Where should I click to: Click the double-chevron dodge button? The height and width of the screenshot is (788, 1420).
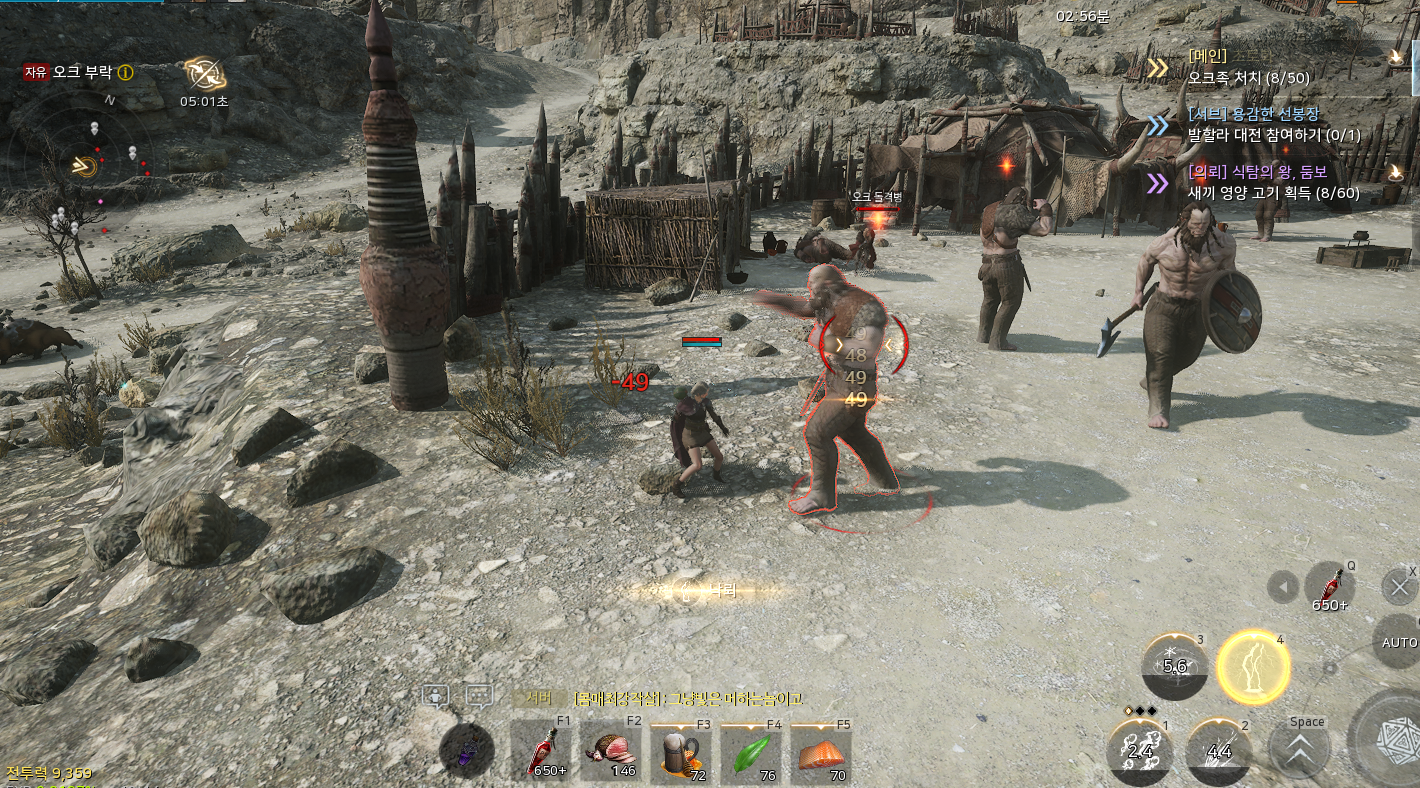click(1299, 751)
